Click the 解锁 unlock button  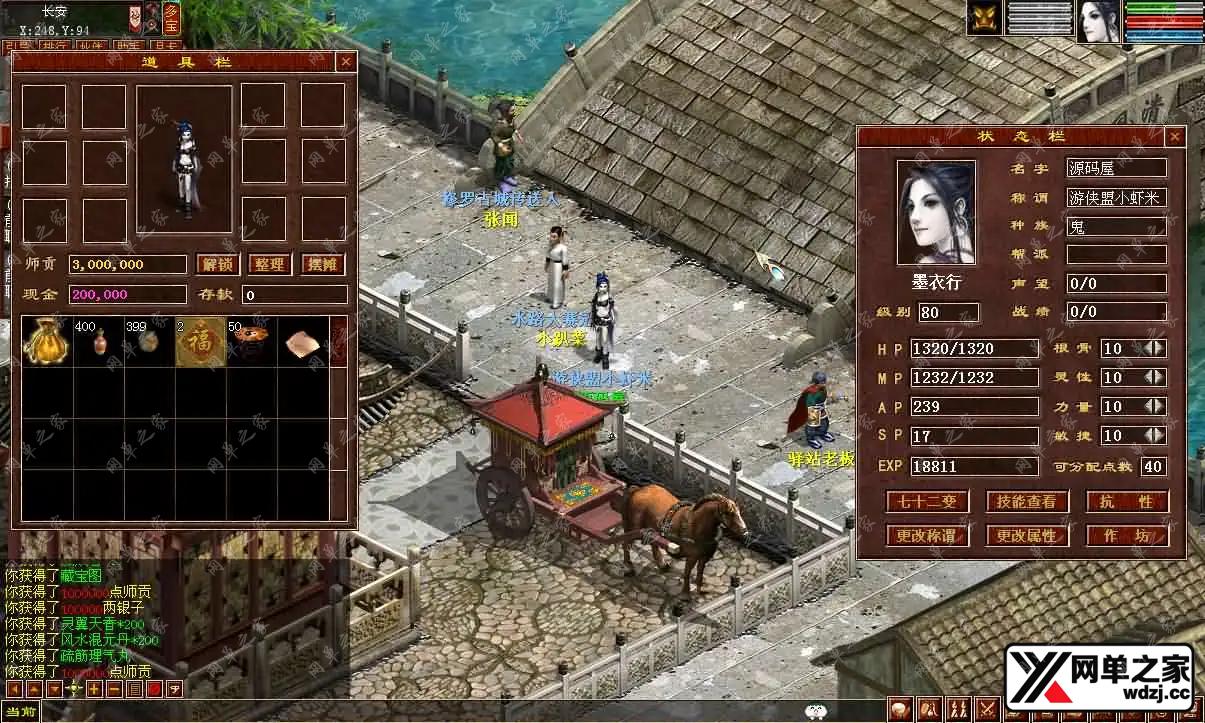pyautogui.click(x=217, y=265)
